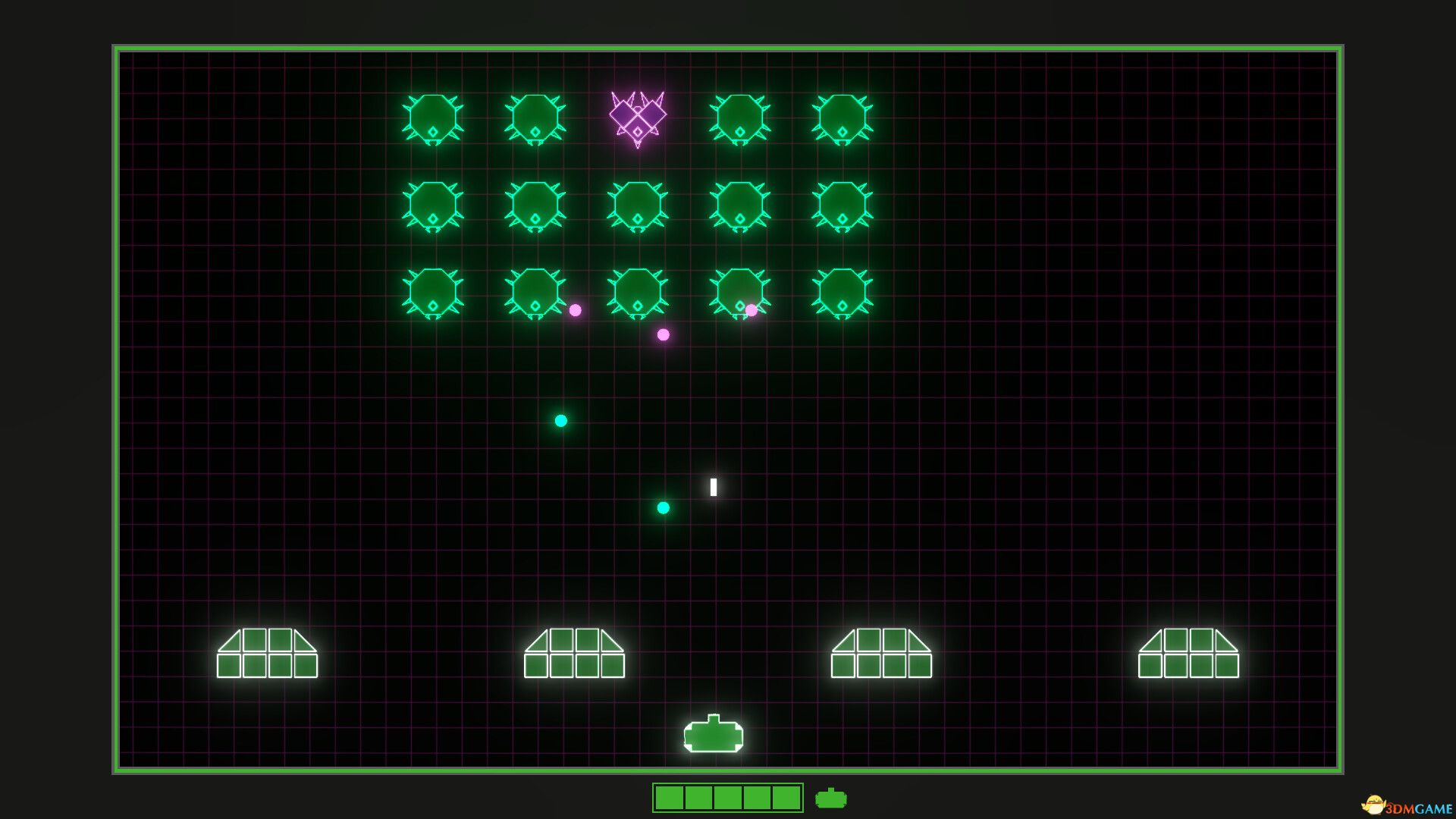This screenshot has height=819, width=1456.
Task: Select the small tank lives icon near health bar
Action: tap(830, 798)
